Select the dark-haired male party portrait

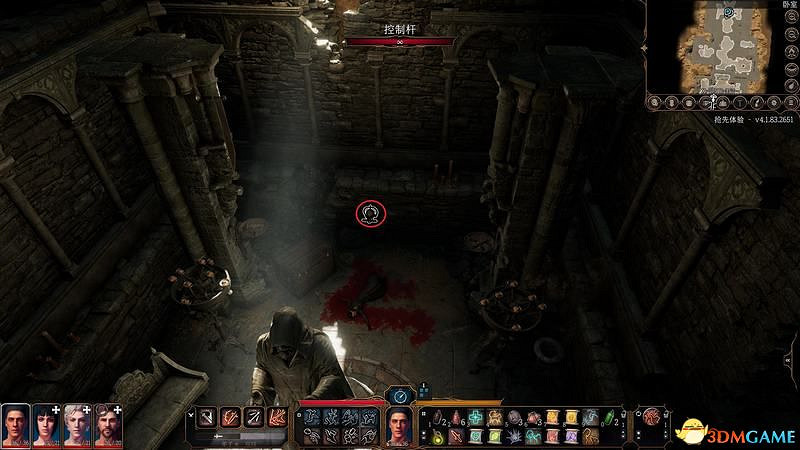tap(15, 425)
